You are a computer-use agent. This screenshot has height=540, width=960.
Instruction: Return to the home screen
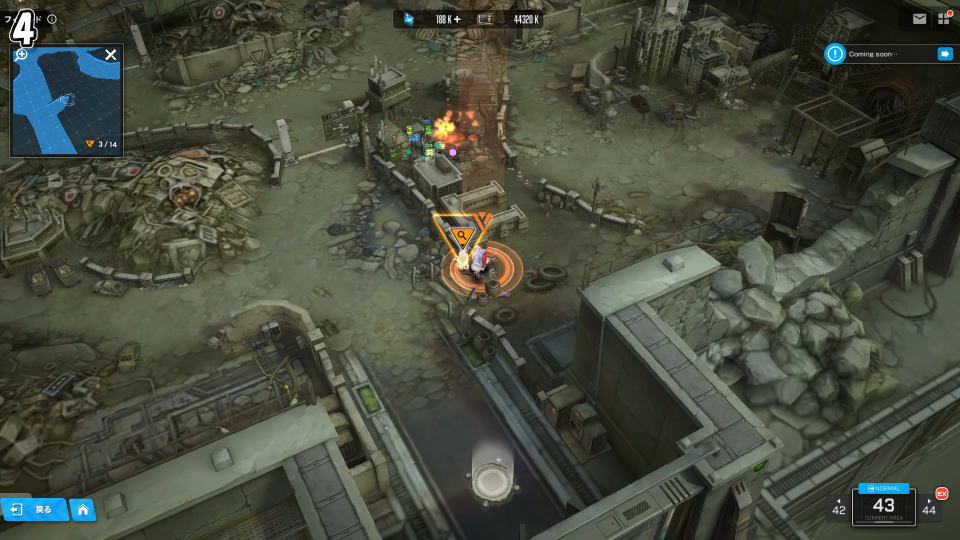83,510
